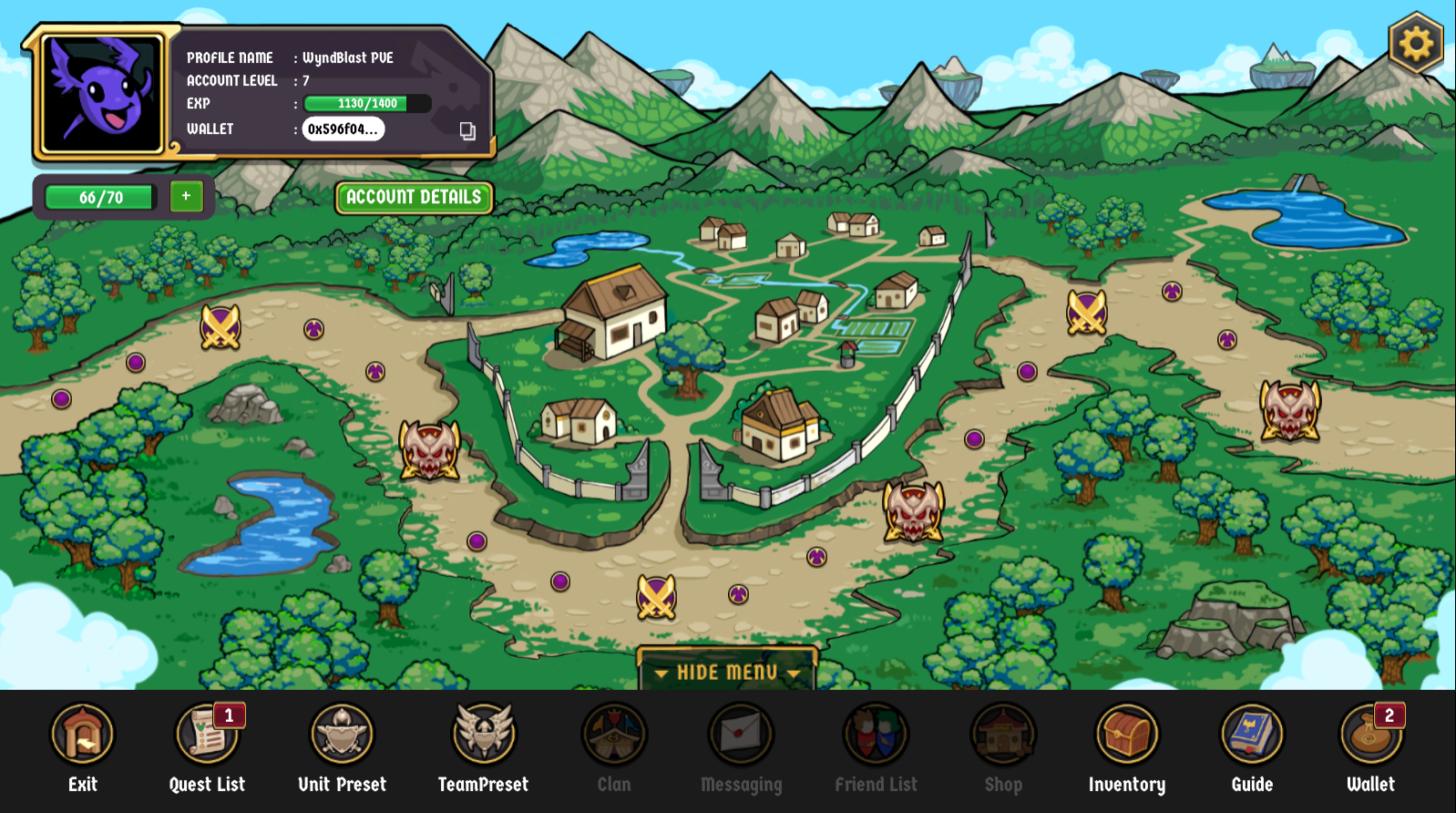Exit the game via the Exit icon

tap(83, 734)
